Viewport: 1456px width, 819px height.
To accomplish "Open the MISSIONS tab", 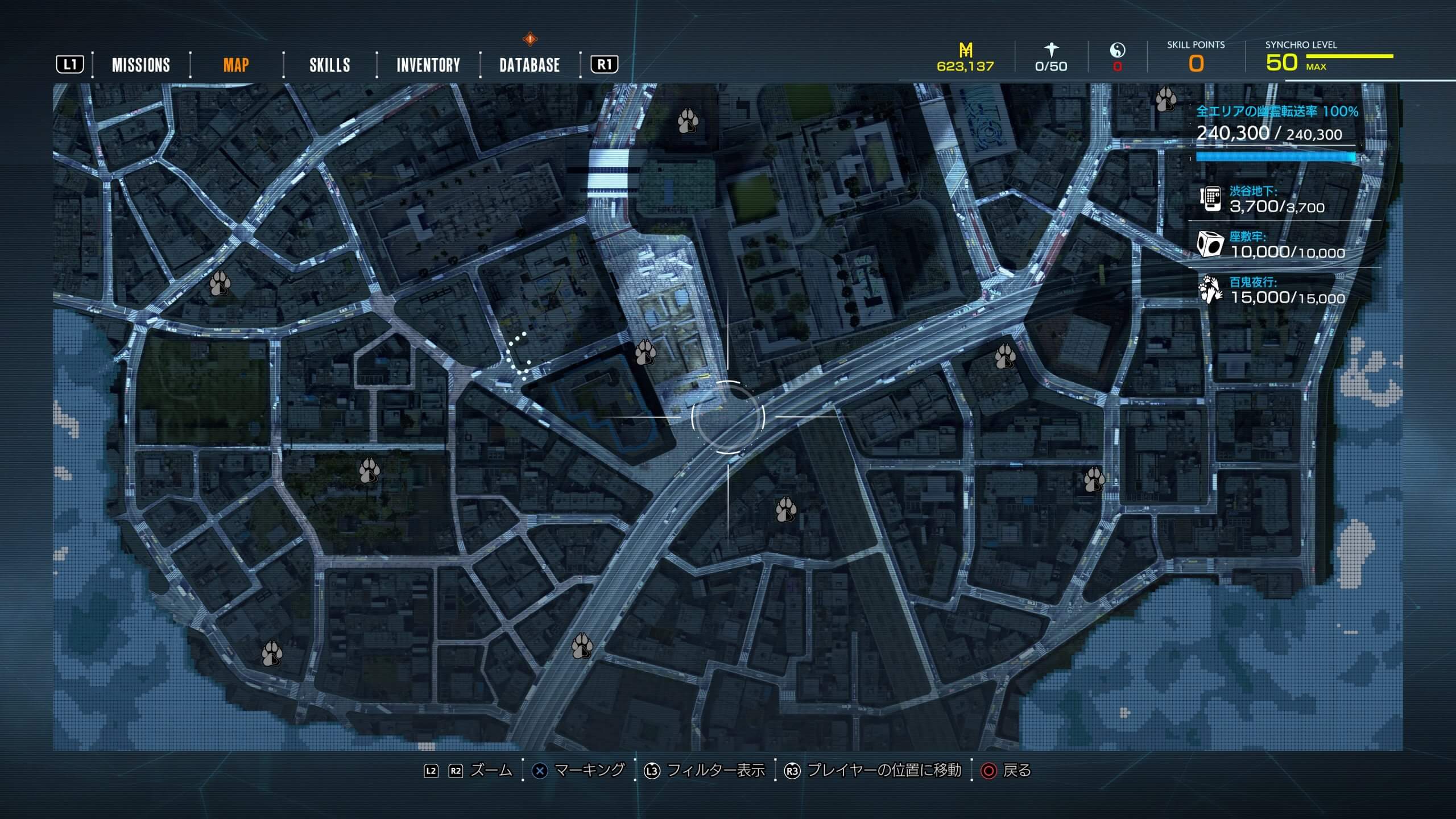I will click(140, 65).
